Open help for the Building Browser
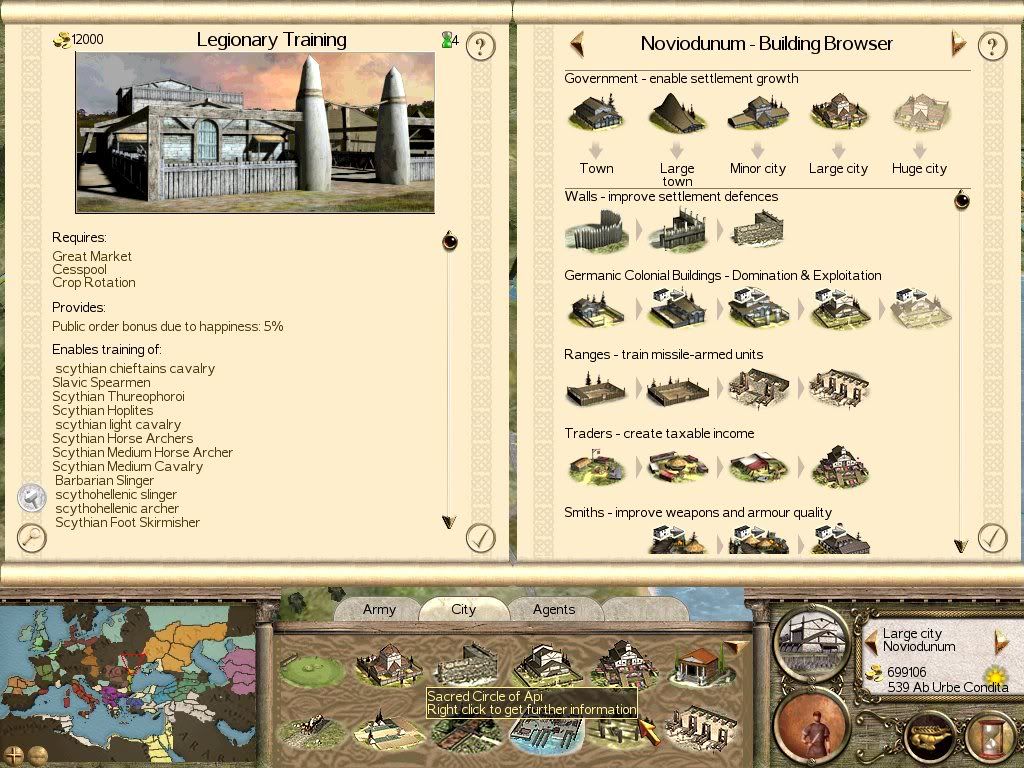The image size is (1024, 768). [x=991, y=46]
